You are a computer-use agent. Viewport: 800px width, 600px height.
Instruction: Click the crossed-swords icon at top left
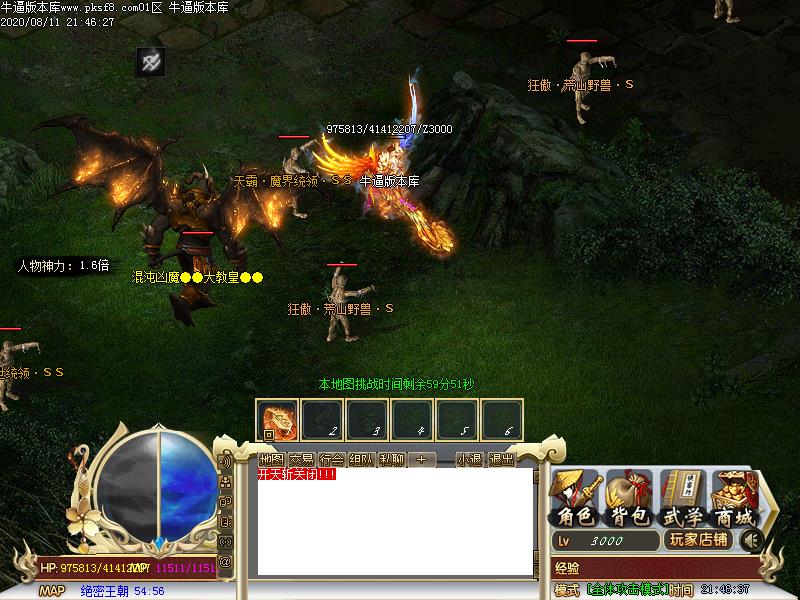[x=150, y=61]
